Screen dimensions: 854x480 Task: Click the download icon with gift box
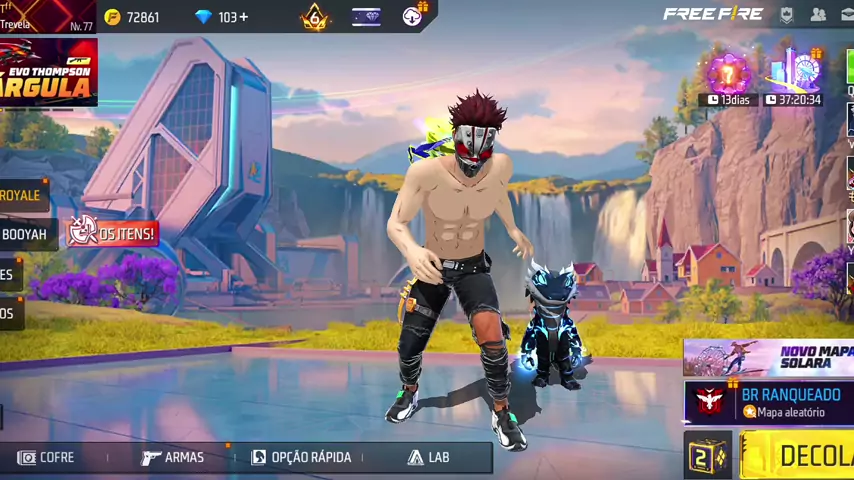pos(413,15)
